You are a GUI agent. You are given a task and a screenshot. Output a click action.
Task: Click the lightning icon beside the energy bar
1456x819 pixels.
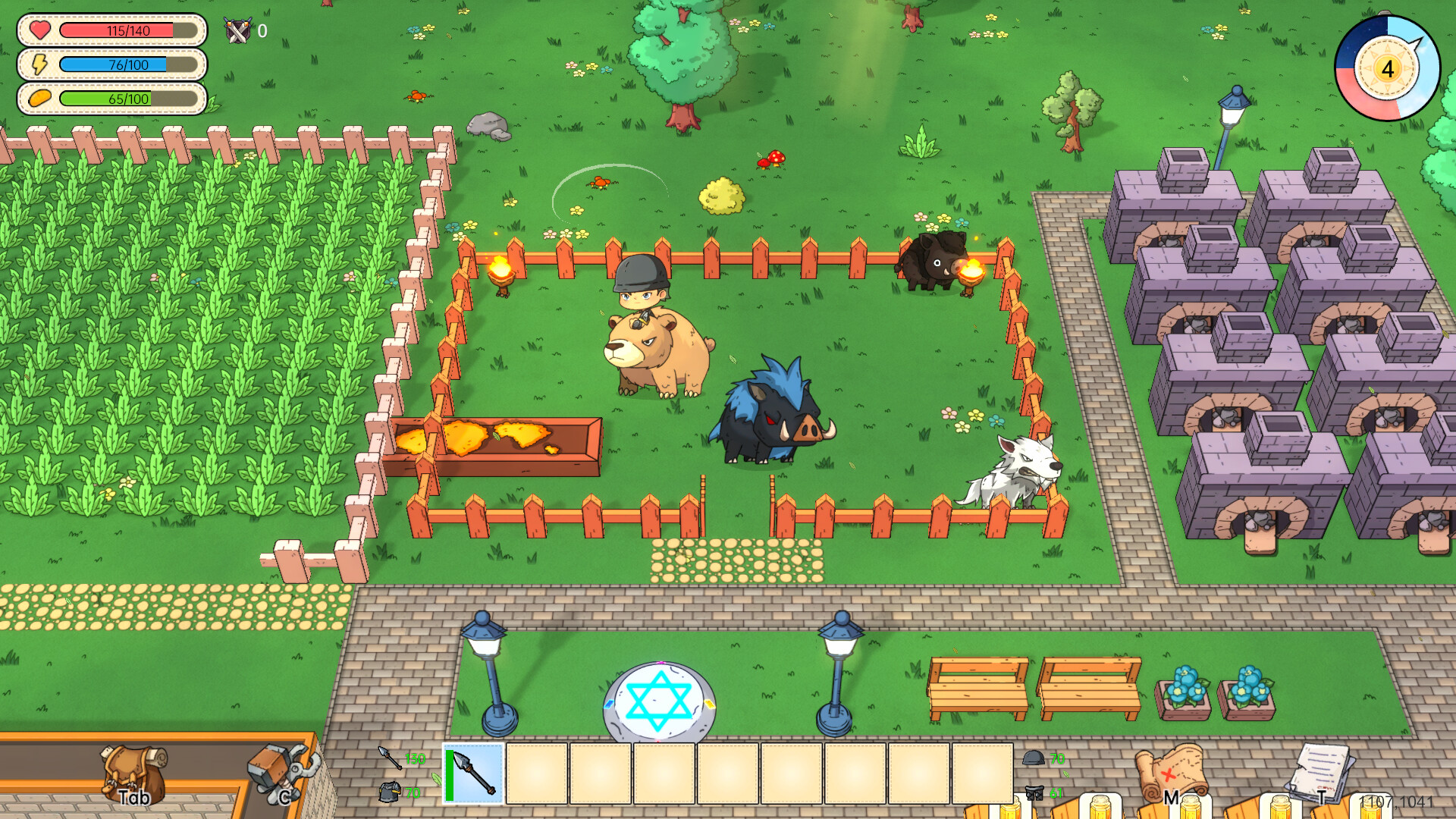click(x=38, y=65)
